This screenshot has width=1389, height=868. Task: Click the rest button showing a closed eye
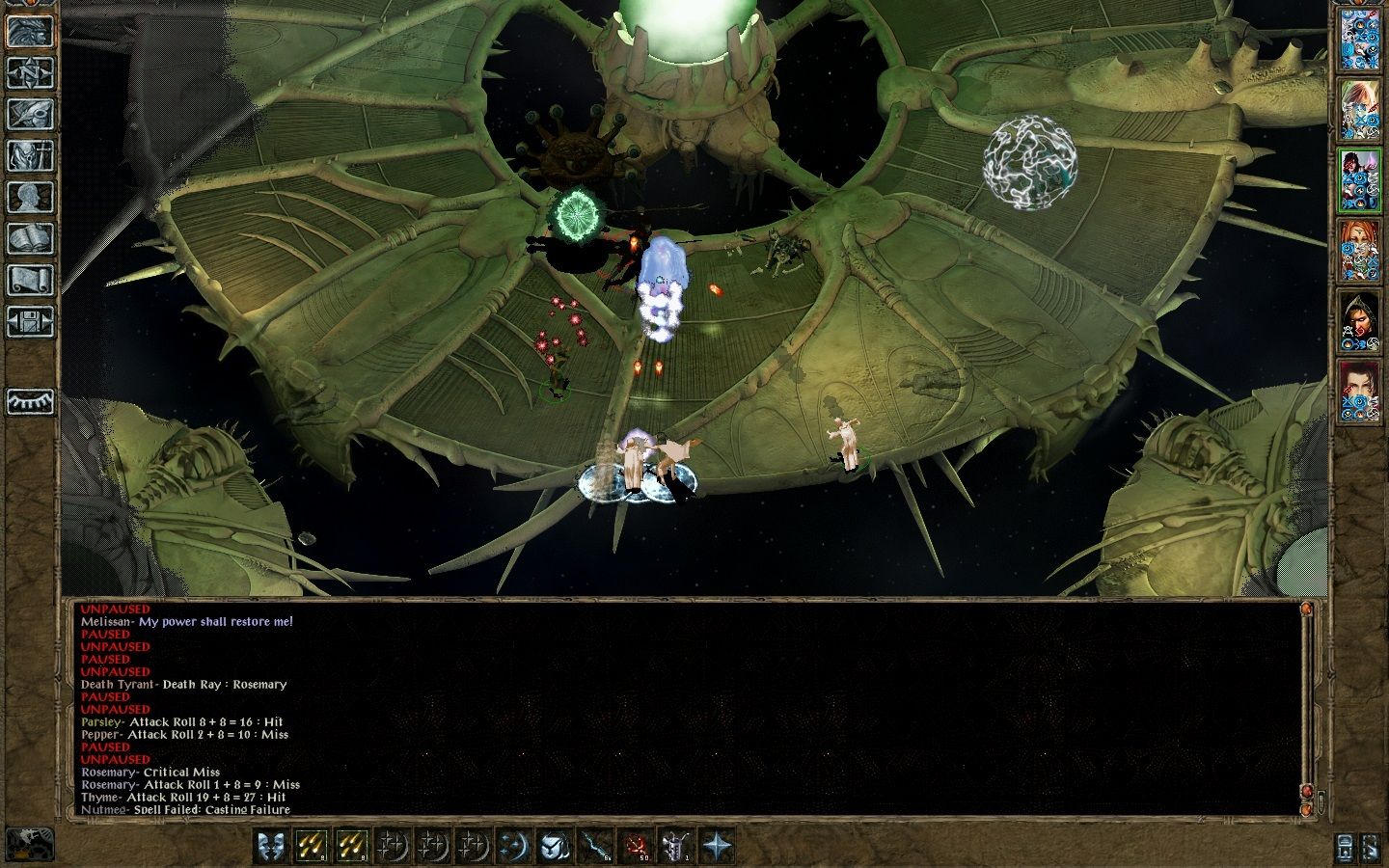point(30,401)
